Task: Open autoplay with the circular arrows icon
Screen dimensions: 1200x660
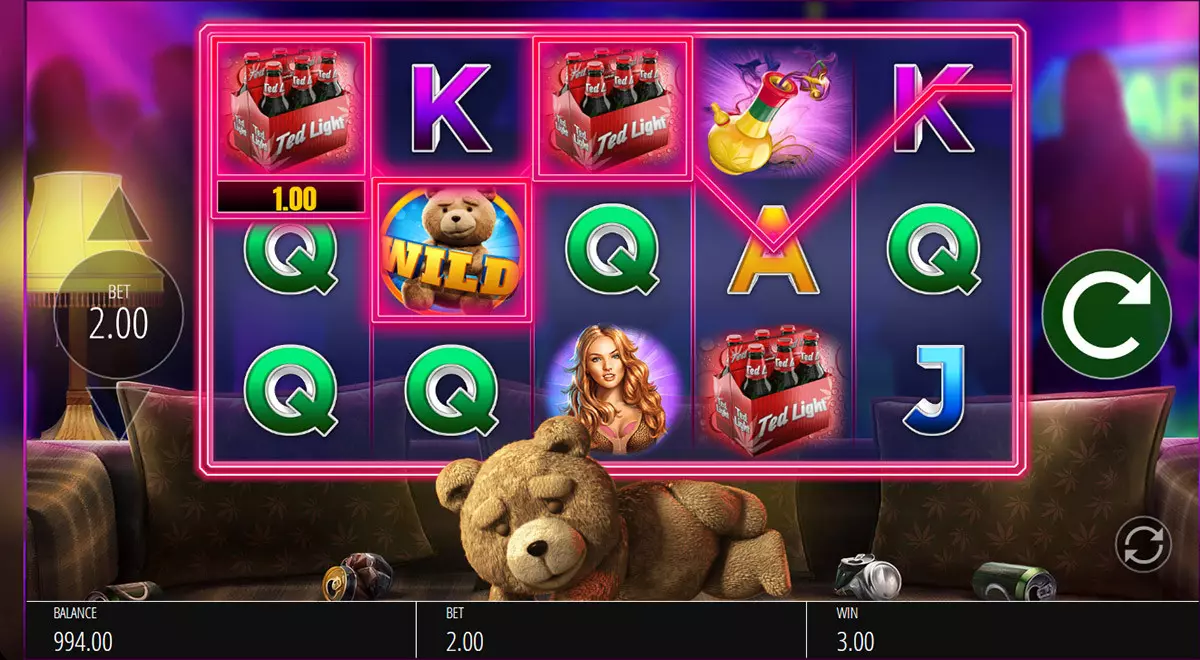Action: point(1143,544)
